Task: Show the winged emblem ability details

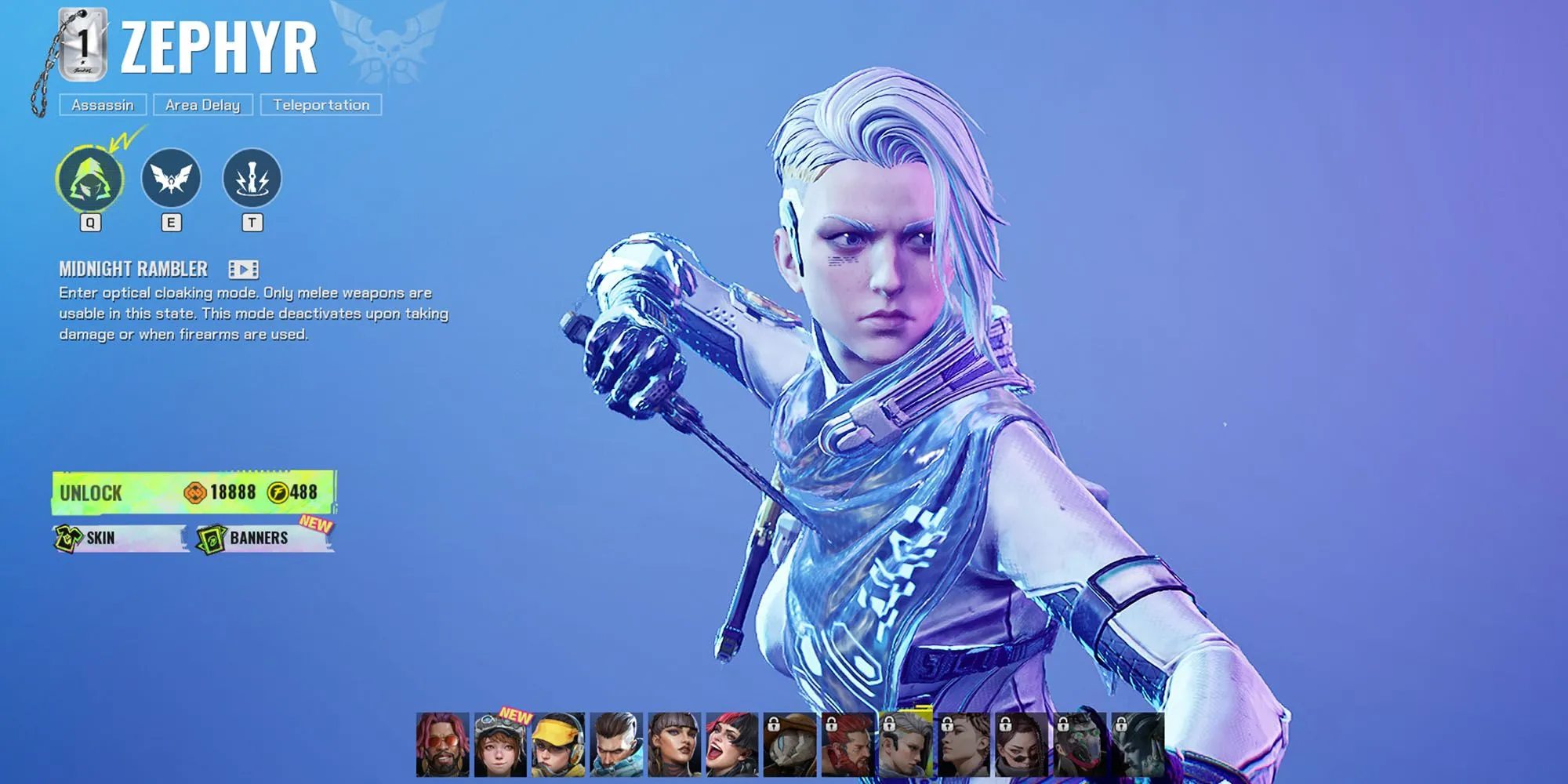Action: (x=171, y=179)
